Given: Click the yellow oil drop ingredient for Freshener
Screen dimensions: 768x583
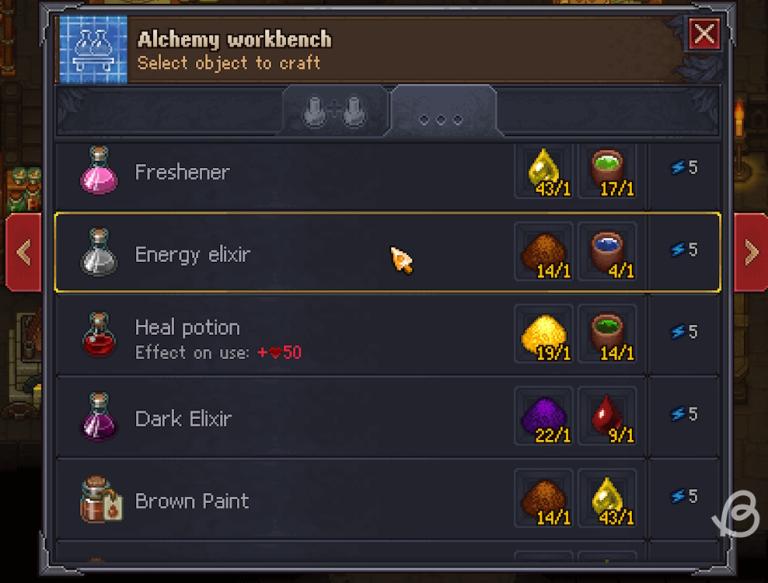Looking at the screenshot, I should point(545,171).
